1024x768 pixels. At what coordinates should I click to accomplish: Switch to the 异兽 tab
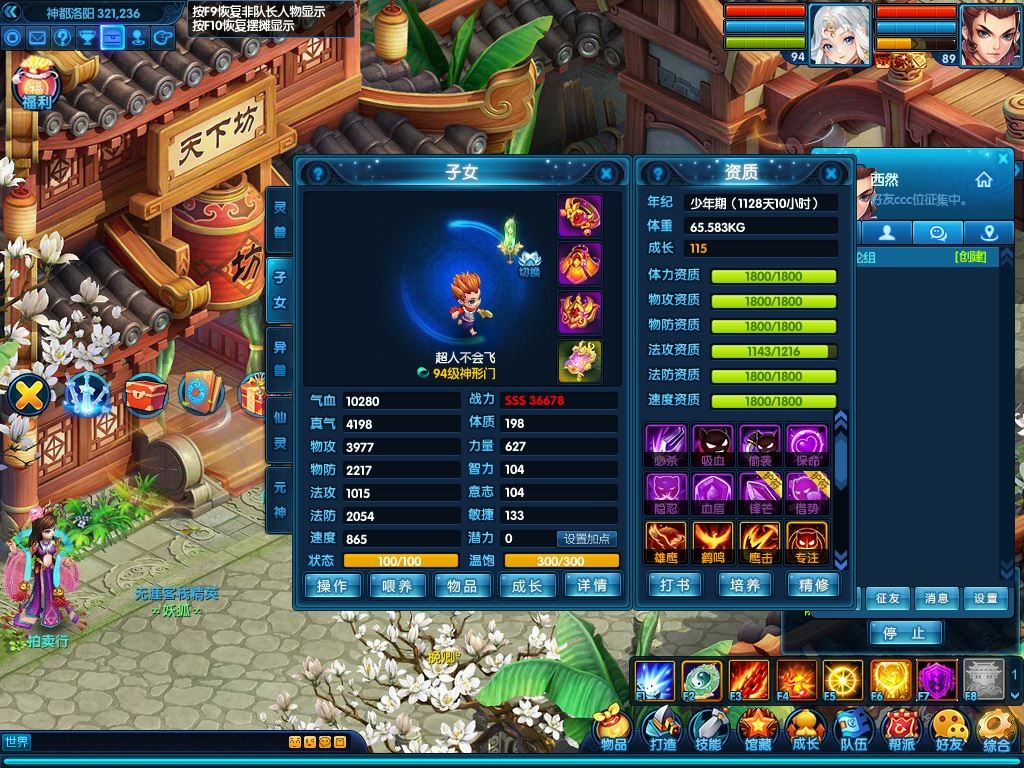[x=280, y=359]
